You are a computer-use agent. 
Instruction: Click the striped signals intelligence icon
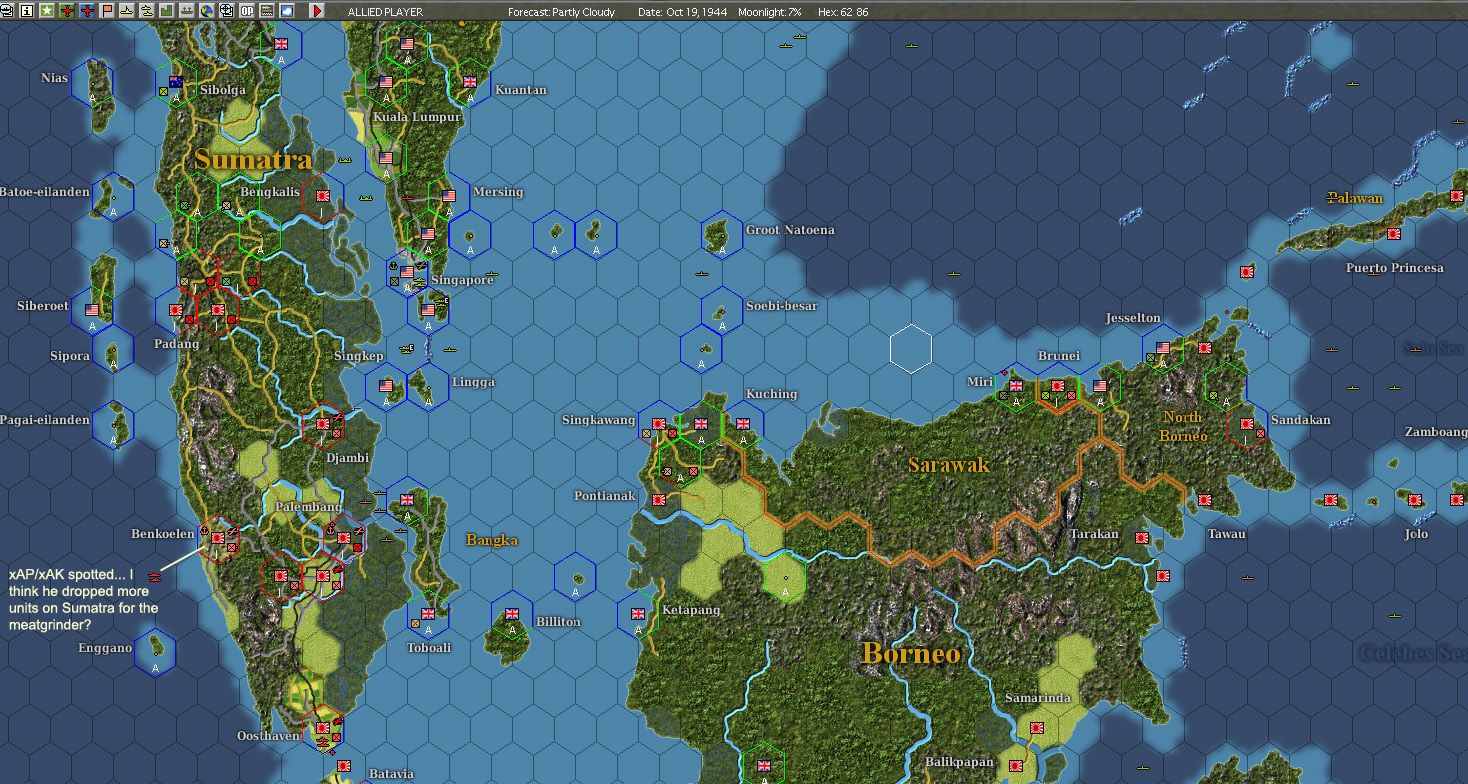(267, 9)
